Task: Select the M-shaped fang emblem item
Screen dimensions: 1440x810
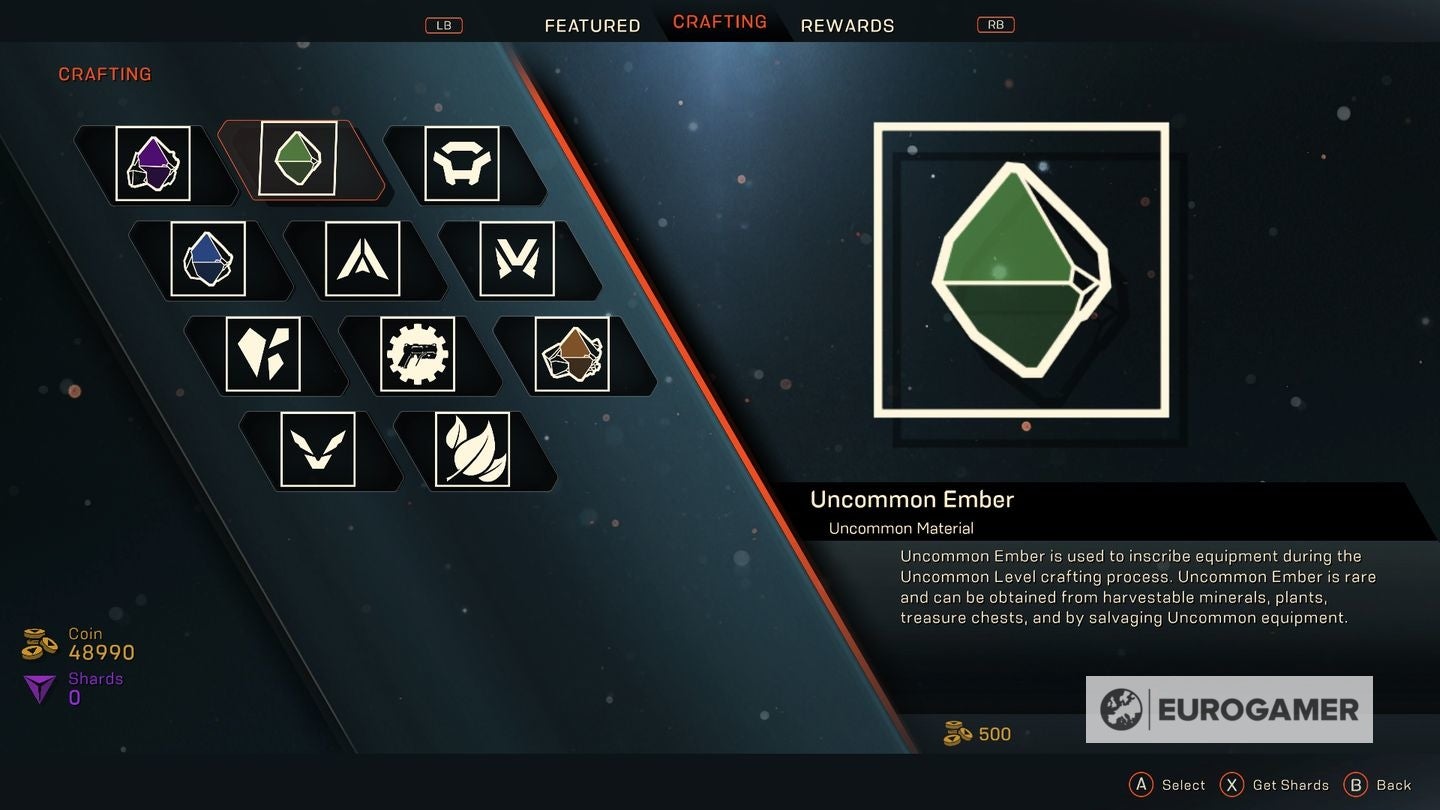Action: pos(517,259)
